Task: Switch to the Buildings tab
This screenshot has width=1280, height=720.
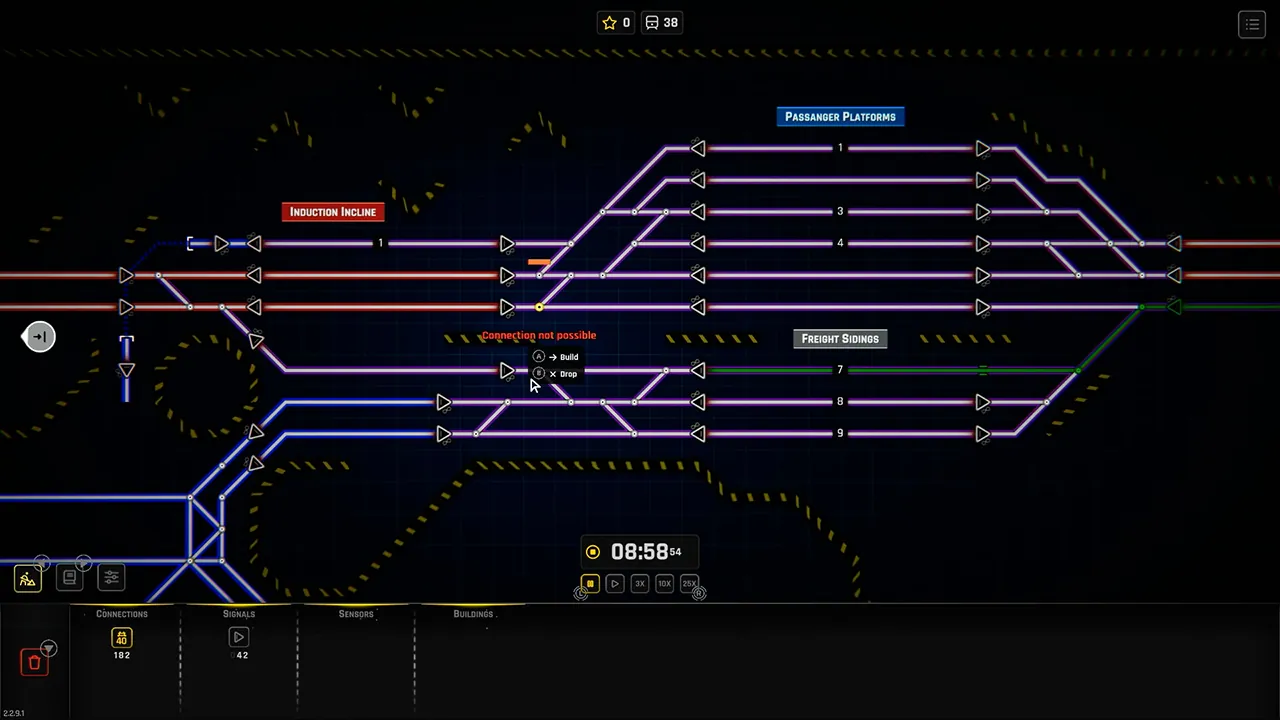Action: (x=472, y=613)
